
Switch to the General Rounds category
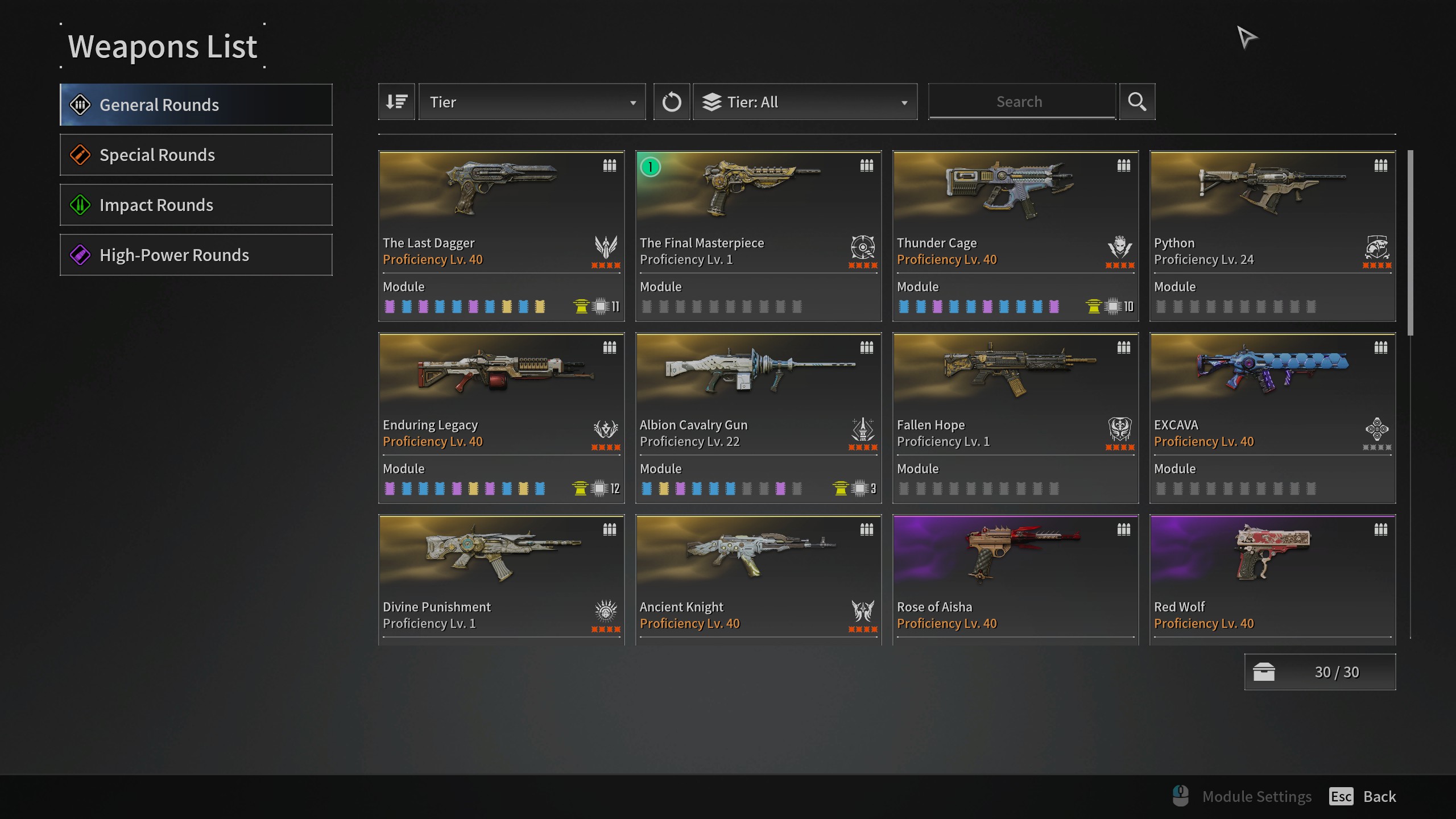click(x=196, y=105)
